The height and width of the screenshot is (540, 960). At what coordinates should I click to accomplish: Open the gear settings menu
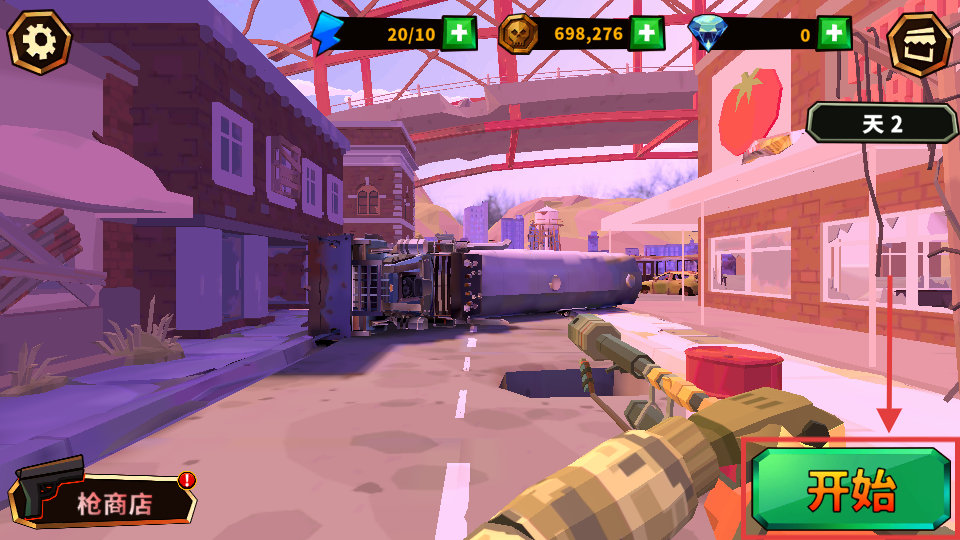click(x=40, y=40)
